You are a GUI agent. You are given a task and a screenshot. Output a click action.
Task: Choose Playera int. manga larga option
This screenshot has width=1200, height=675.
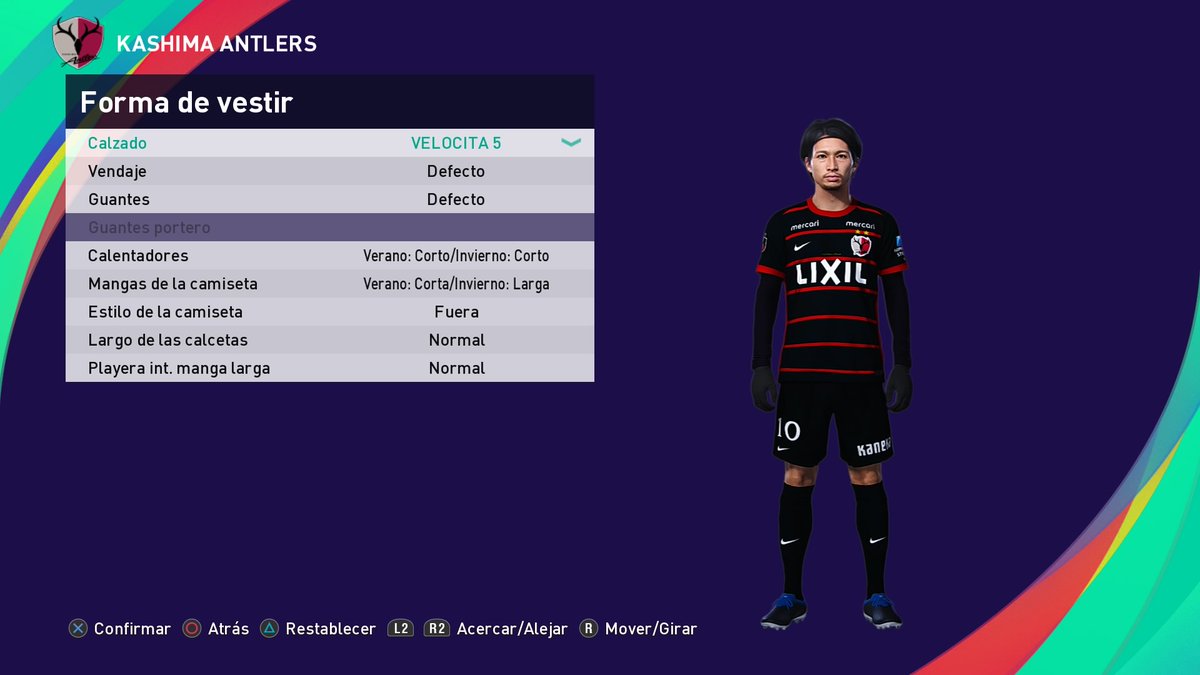click(x=329, y=368)
